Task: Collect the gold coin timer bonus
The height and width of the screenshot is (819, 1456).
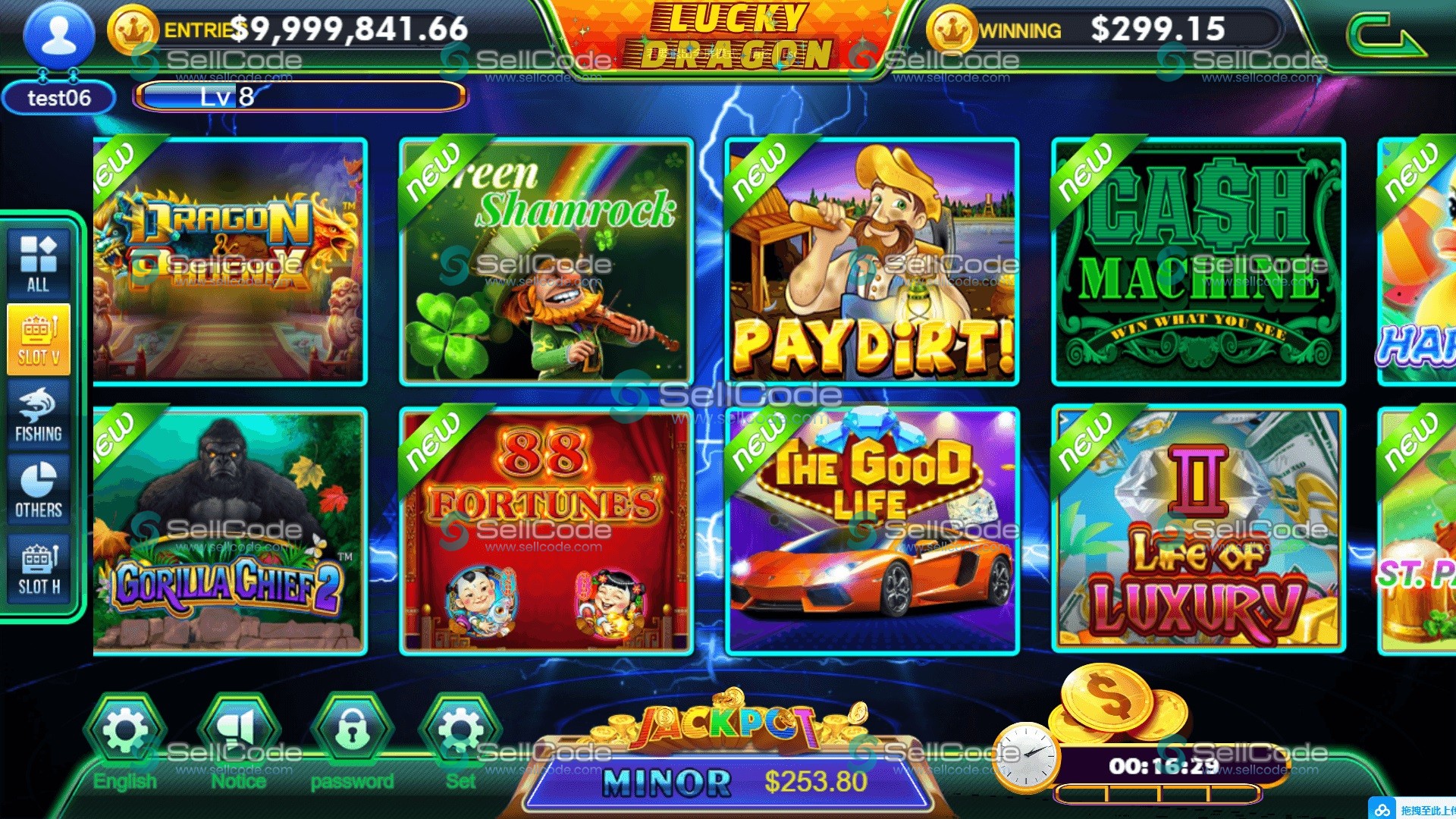Action: pos(1115,705)
